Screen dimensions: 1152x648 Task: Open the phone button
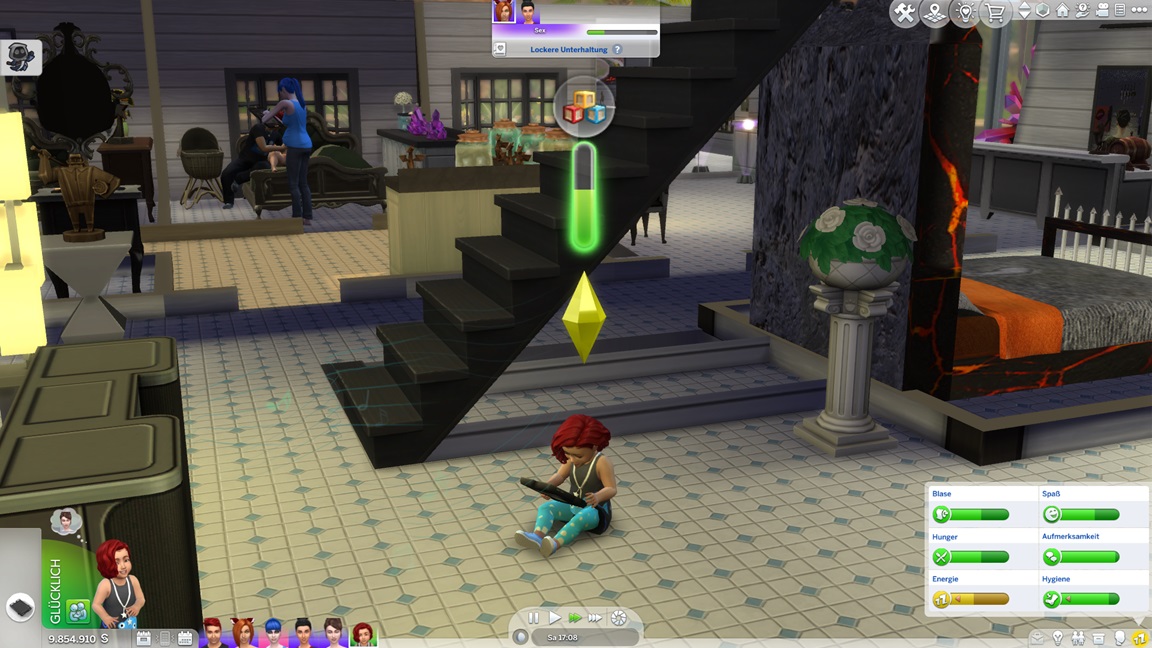[x=21, y=607]
